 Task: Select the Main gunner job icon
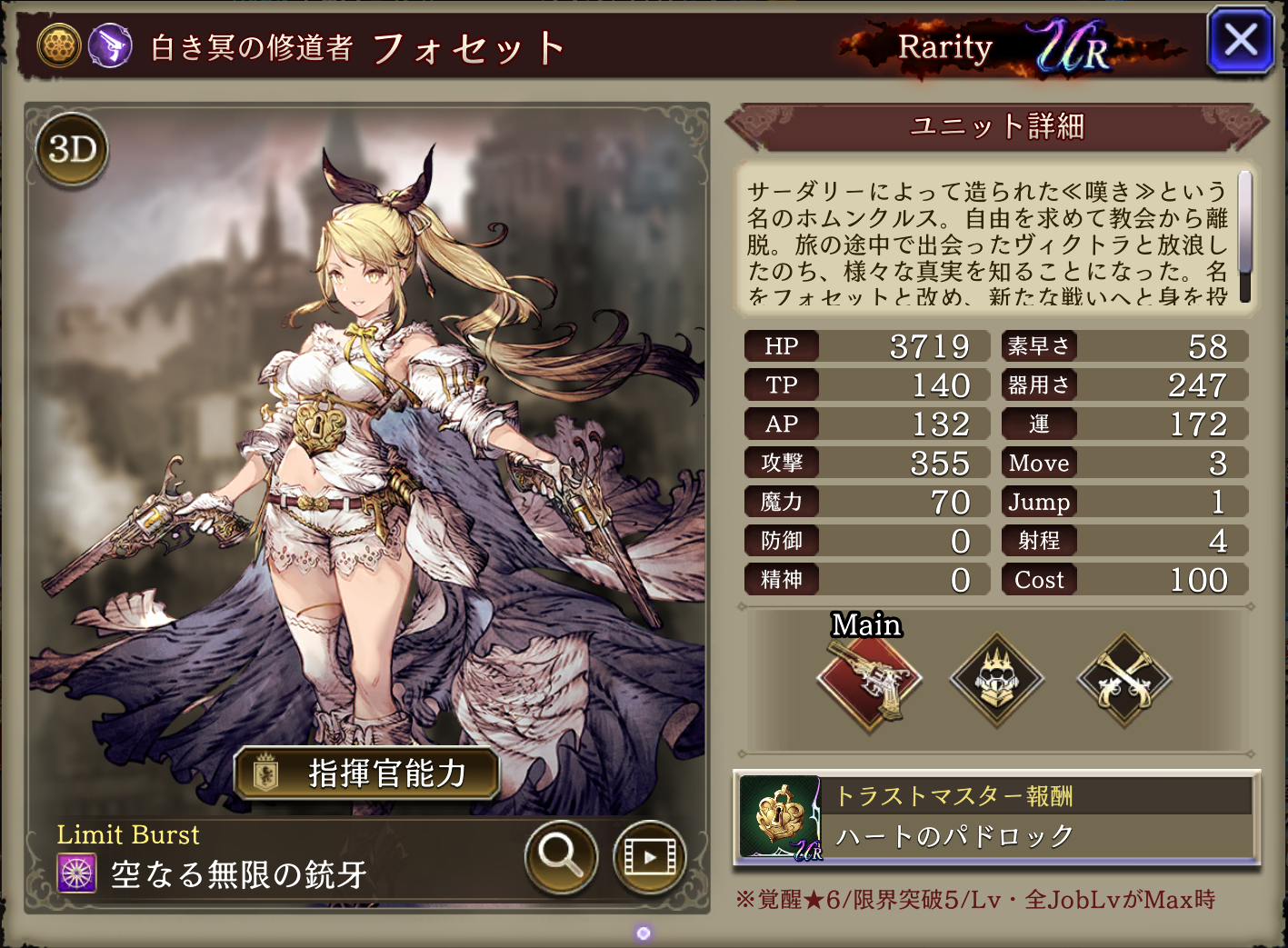pyautogui.click(x=869, y=680)
